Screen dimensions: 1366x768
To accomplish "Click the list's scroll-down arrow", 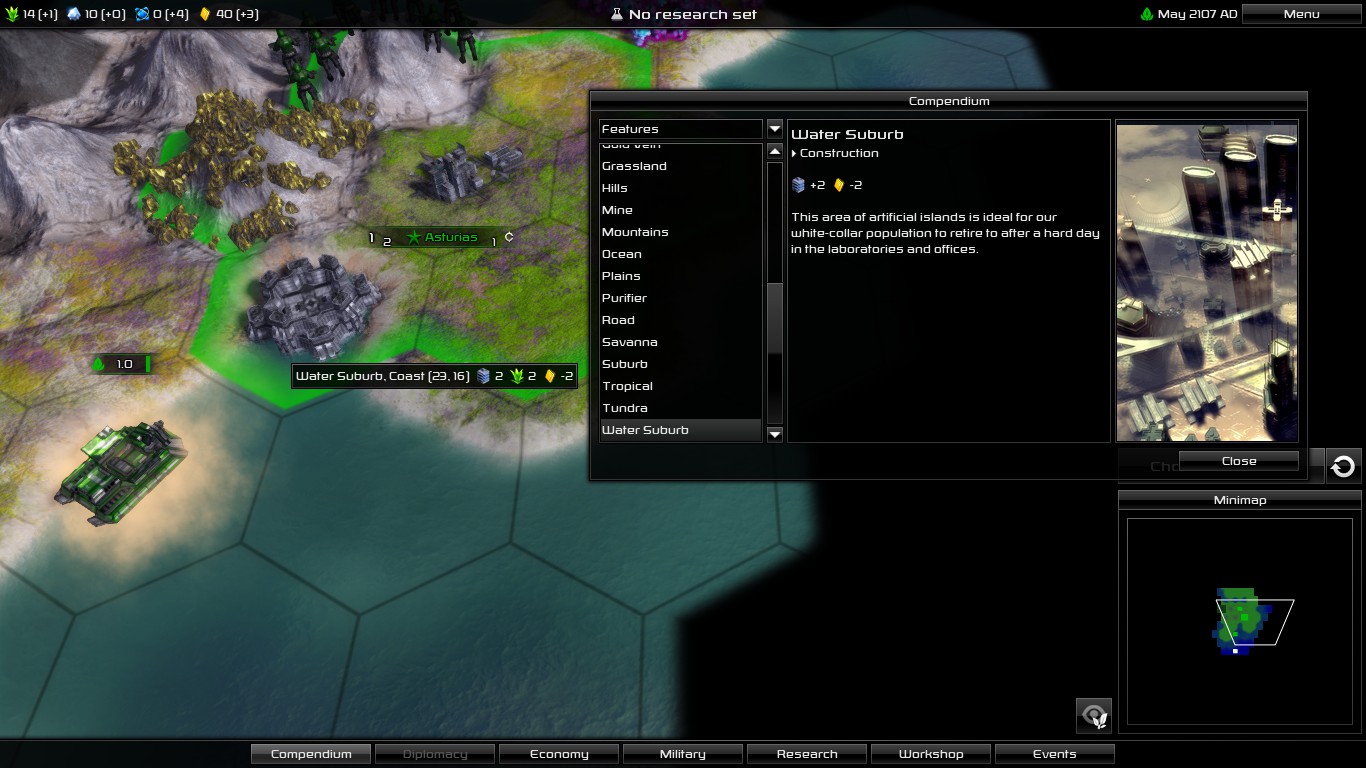I will tap(774, 433).
